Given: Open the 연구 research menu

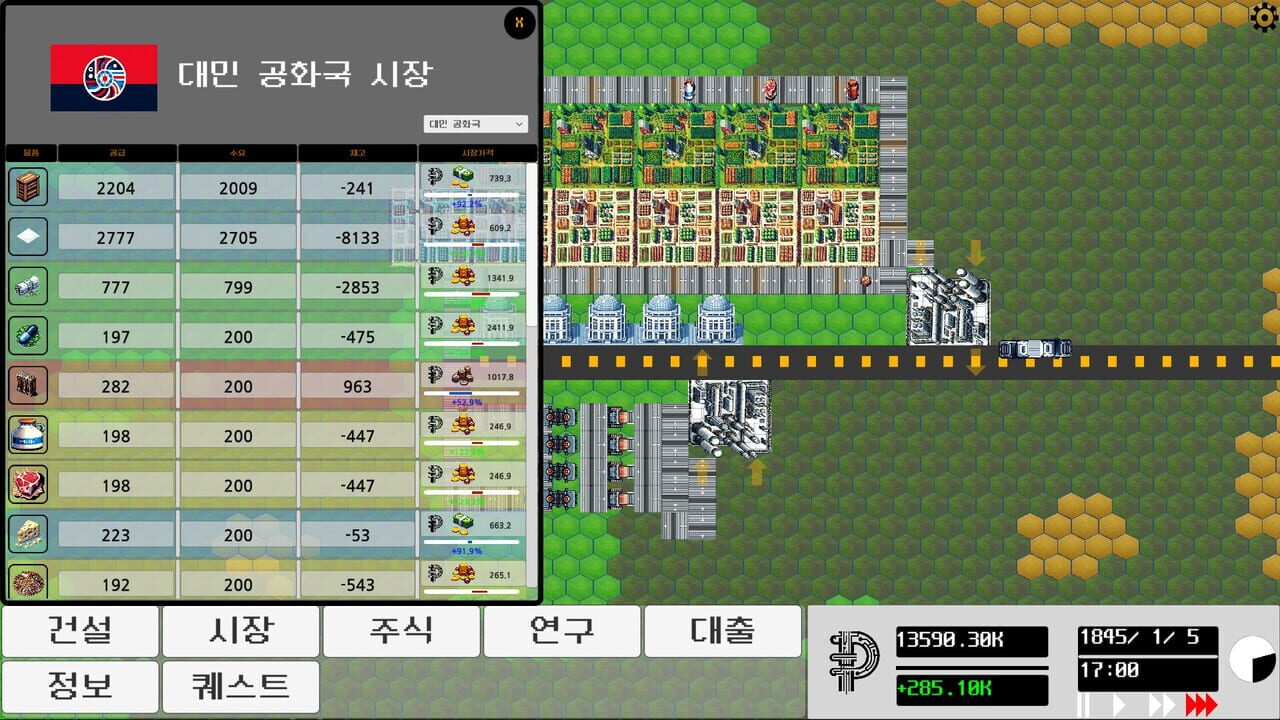Looking at the screenshot, I should click(x=561, y=631).
